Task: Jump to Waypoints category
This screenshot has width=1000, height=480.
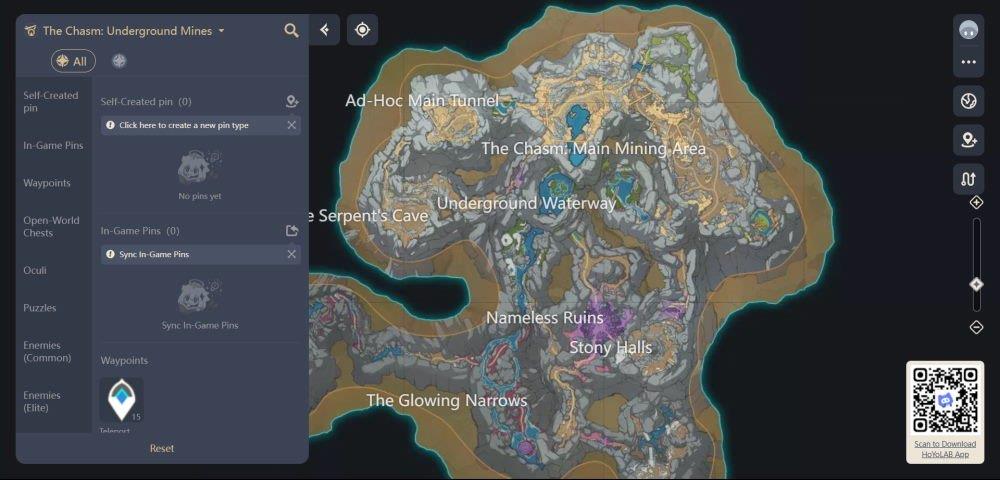Action: click(47, 183)
